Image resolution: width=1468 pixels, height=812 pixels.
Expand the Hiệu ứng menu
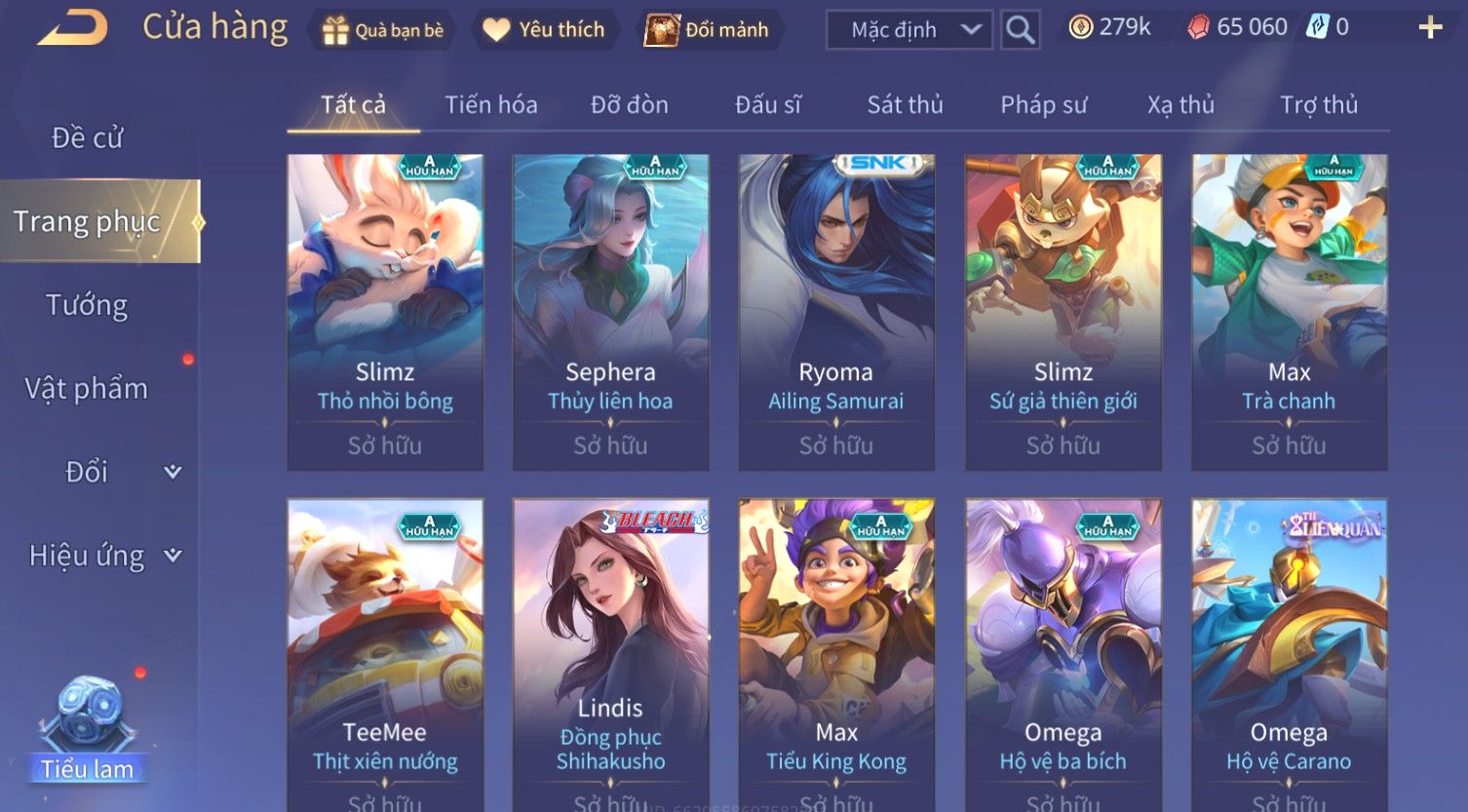pos(102,556)
